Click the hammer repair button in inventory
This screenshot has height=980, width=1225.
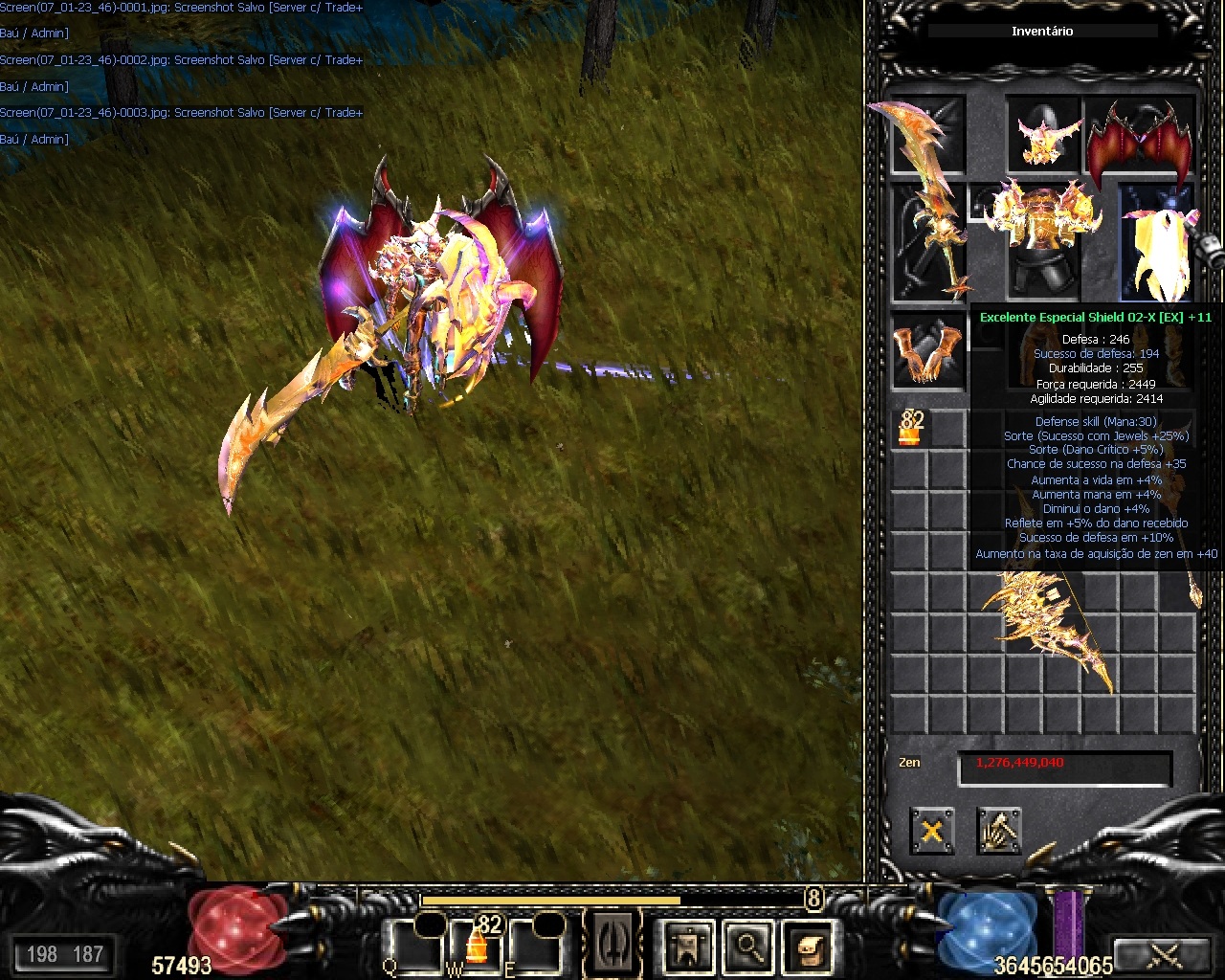(x=998, y=831)
